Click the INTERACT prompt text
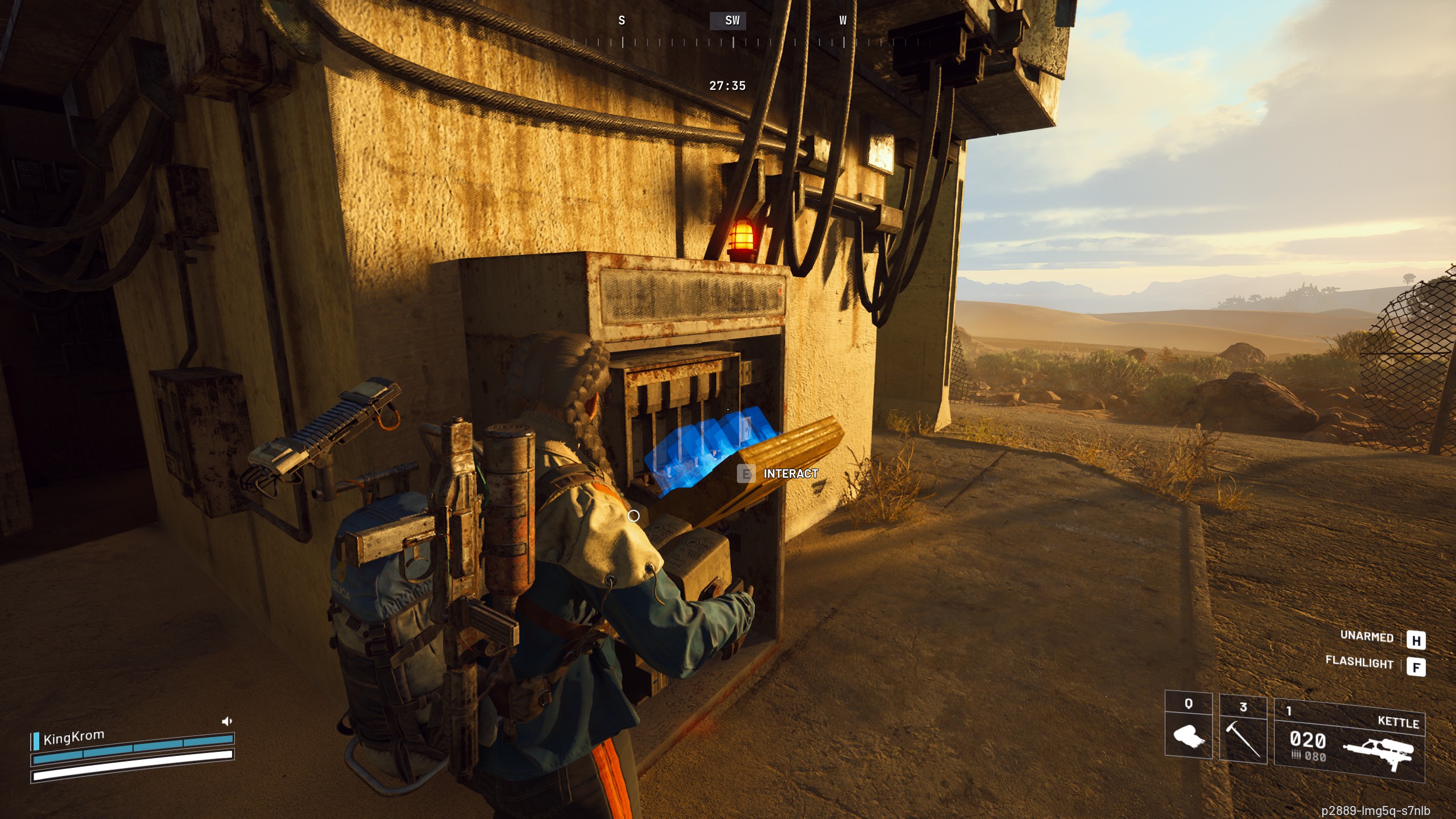Image resolution: width=1456 pixels, height=819 pixels. tap(790, 472)
